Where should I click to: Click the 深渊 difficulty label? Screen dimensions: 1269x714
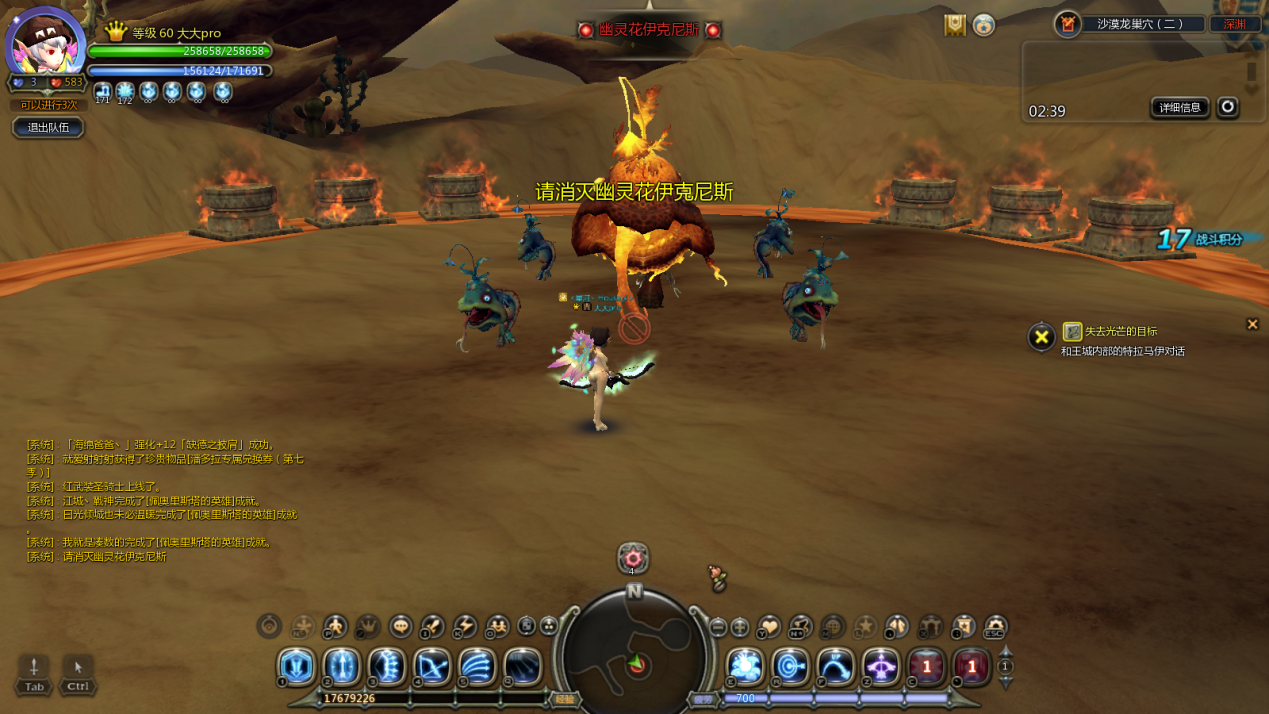pos(1235,24)
